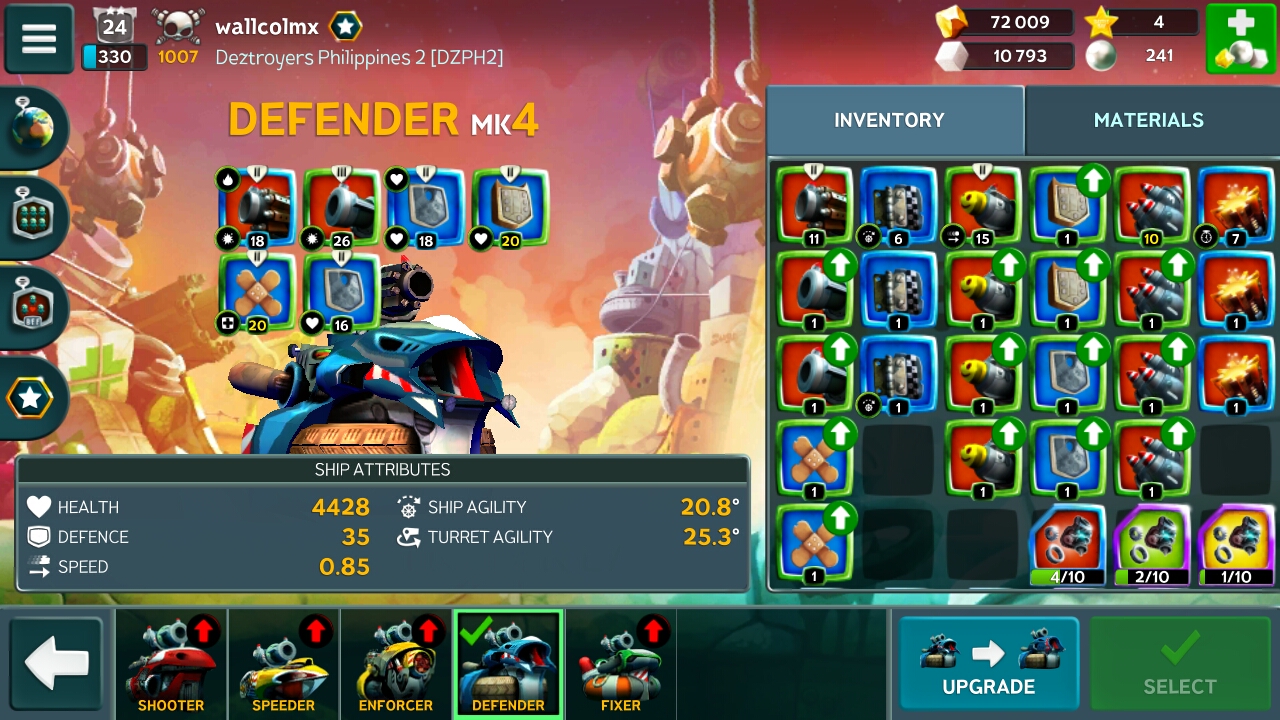Viewport: 1280px width, 720px height.
Task: Go back with the white arrow button
Action: click(57, 663)
